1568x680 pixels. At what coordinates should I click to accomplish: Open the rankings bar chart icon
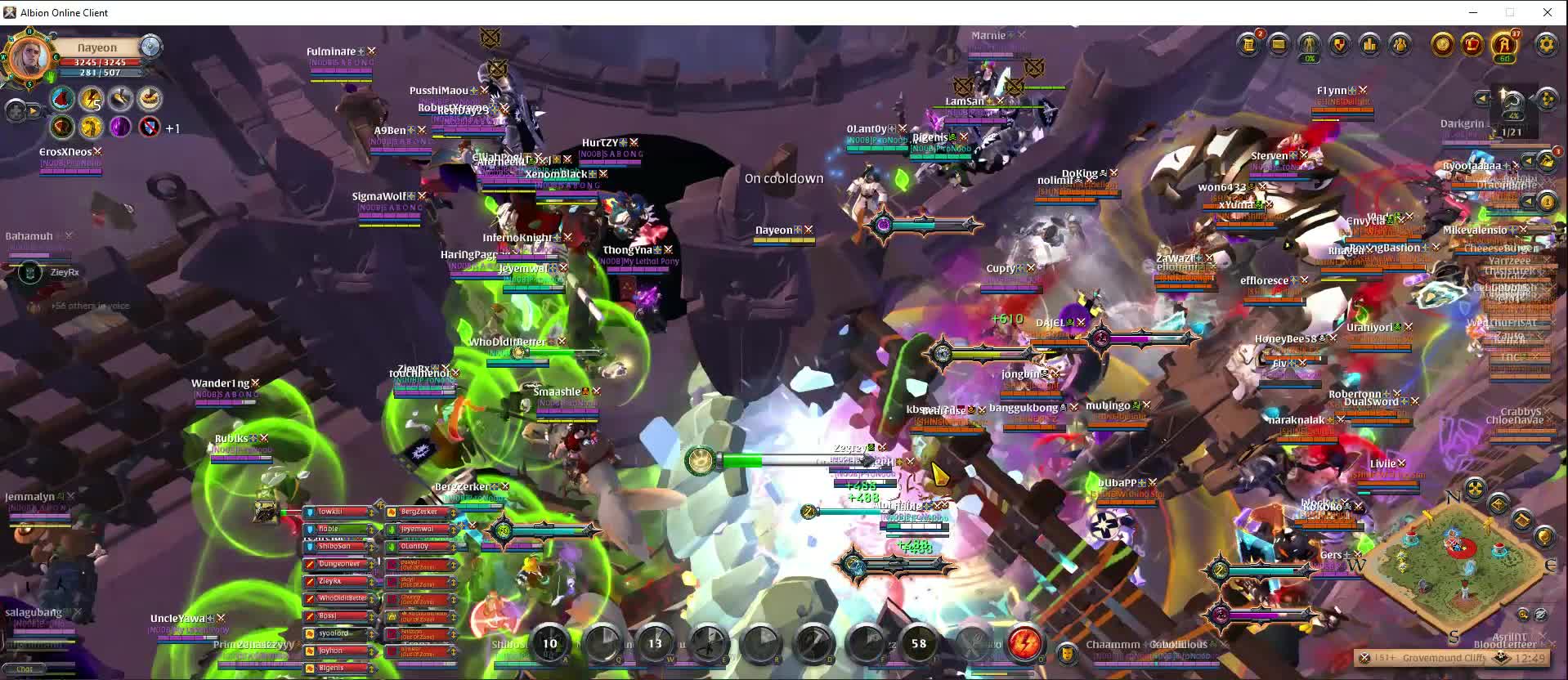tap(1370, 44)
